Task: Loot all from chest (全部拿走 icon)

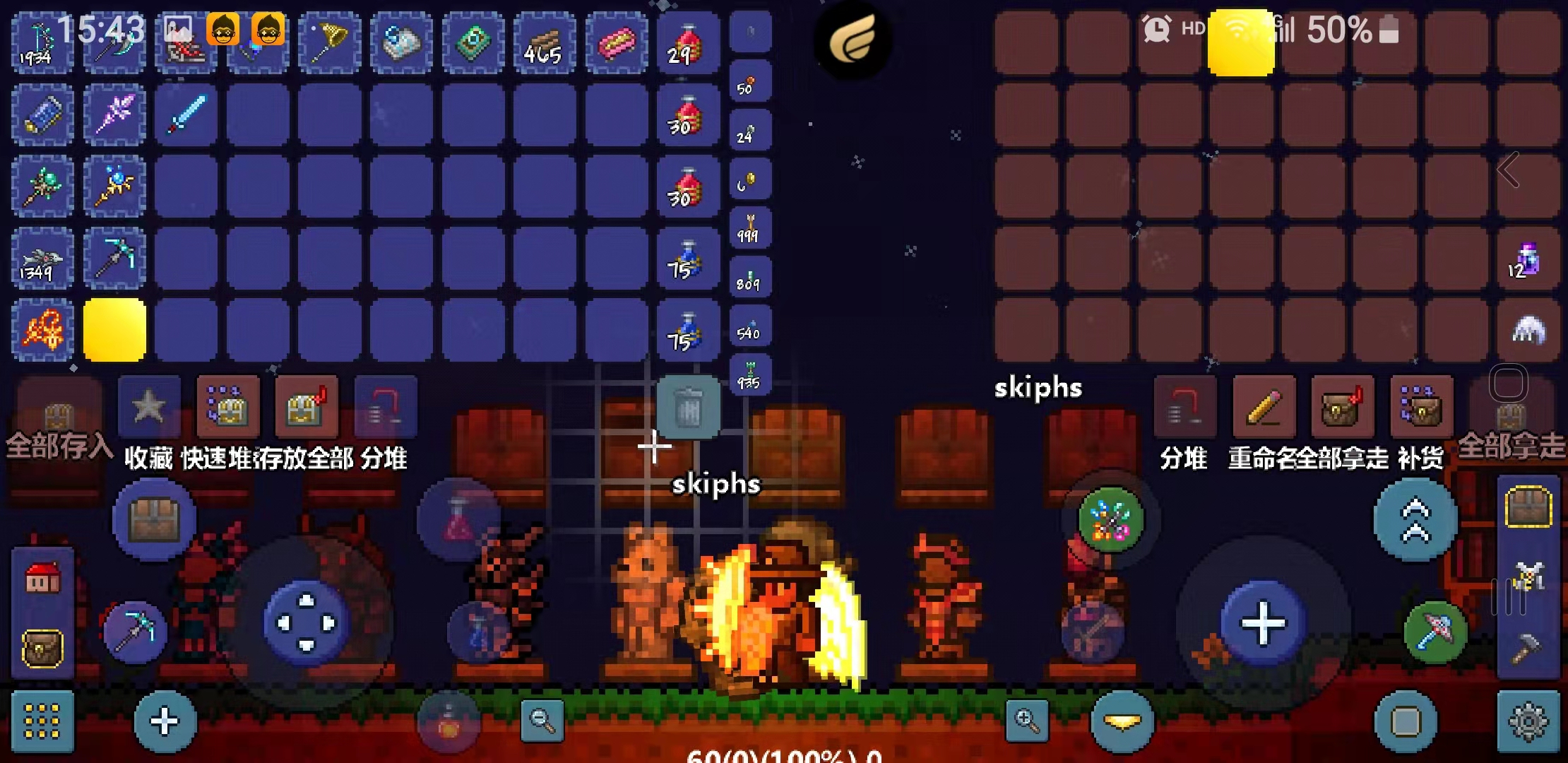Action: [1343, 407]
